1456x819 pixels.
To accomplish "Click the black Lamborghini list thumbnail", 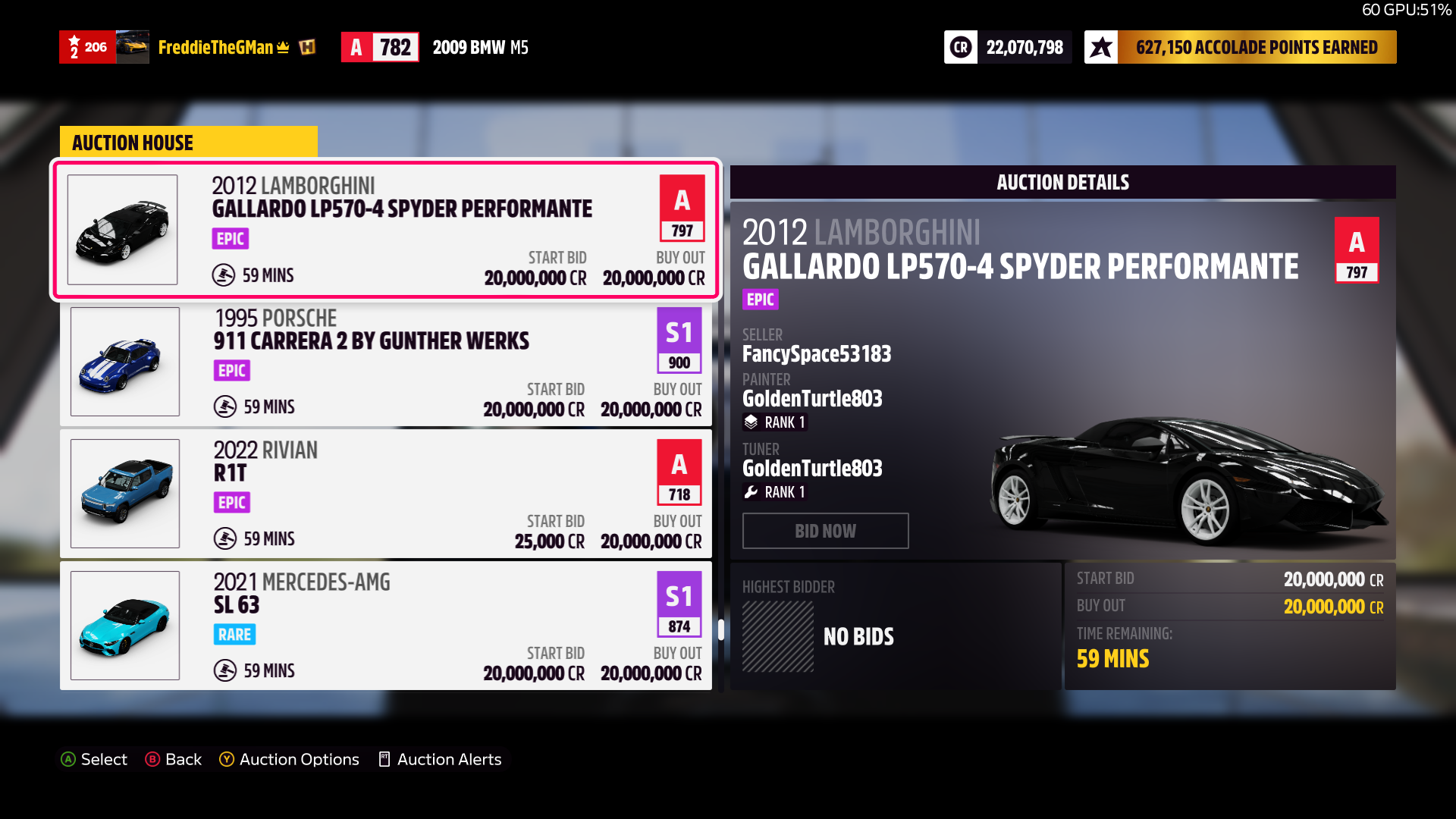I will [122, 230].
